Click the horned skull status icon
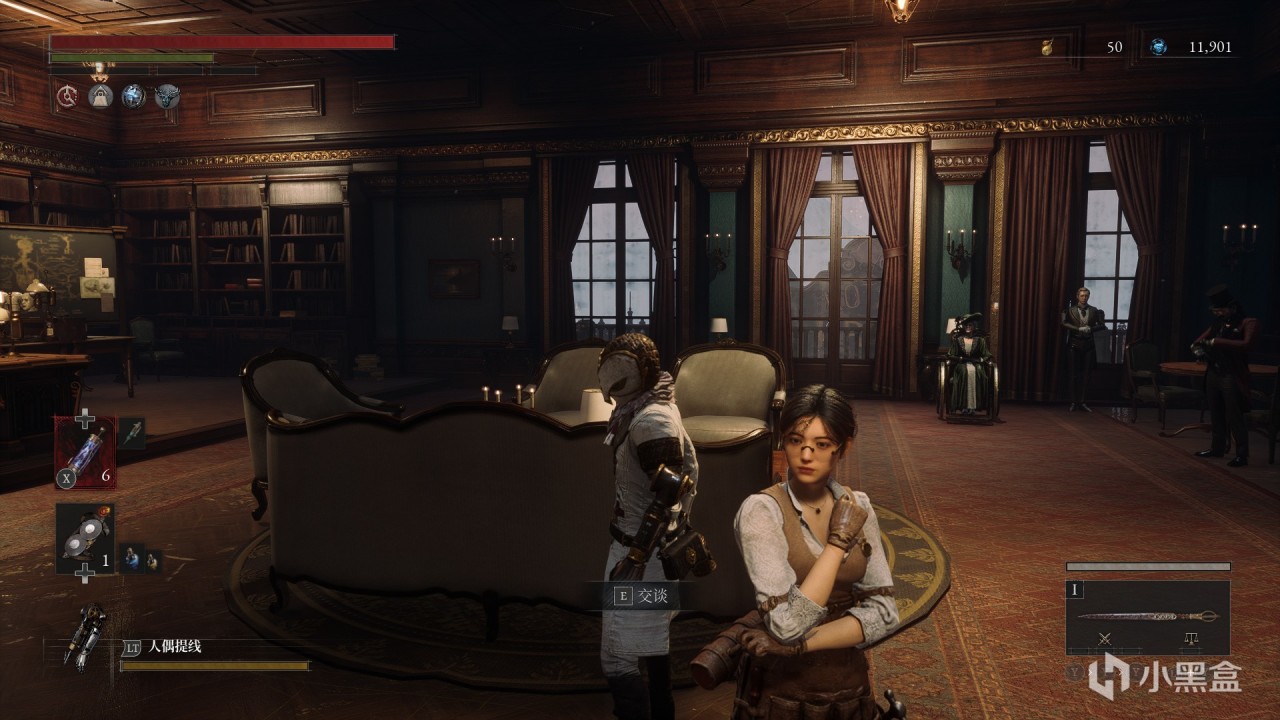 (167, 96)
